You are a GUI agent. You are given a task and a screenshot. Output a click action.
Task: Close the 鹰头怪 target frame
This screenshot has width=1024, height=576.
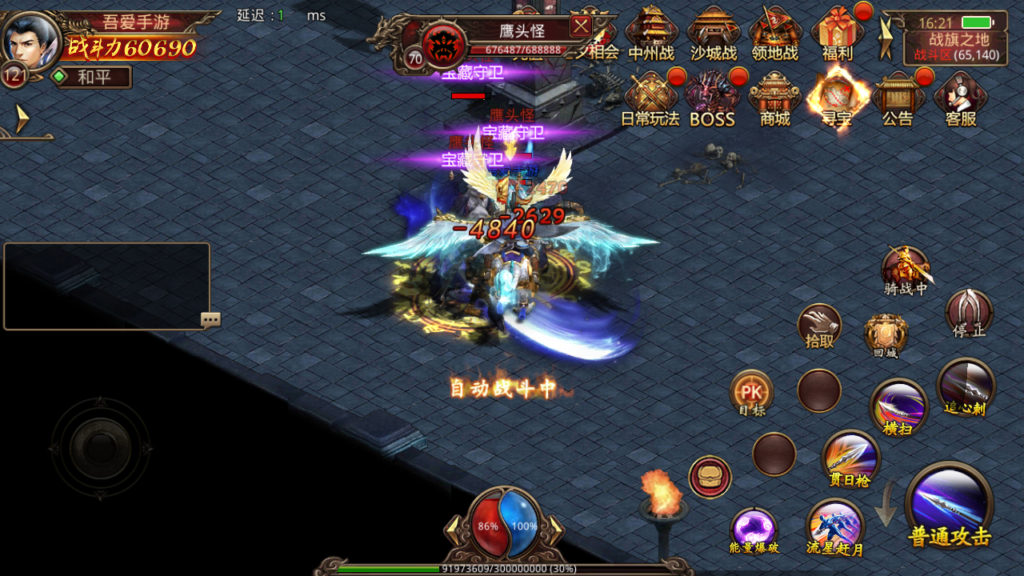pos(580,26)
